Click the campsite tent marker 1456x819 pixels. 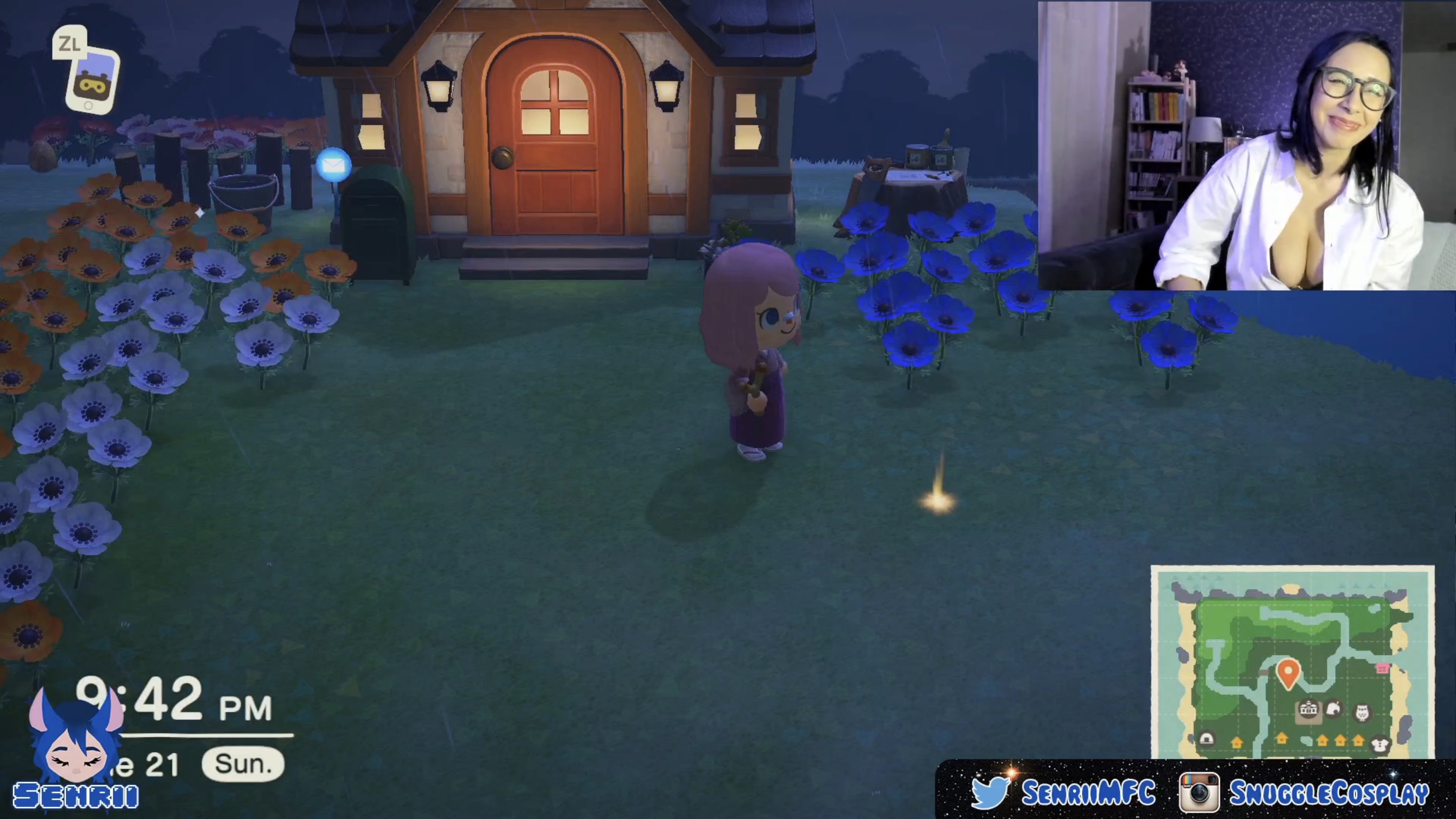(x=1206, y=739)
